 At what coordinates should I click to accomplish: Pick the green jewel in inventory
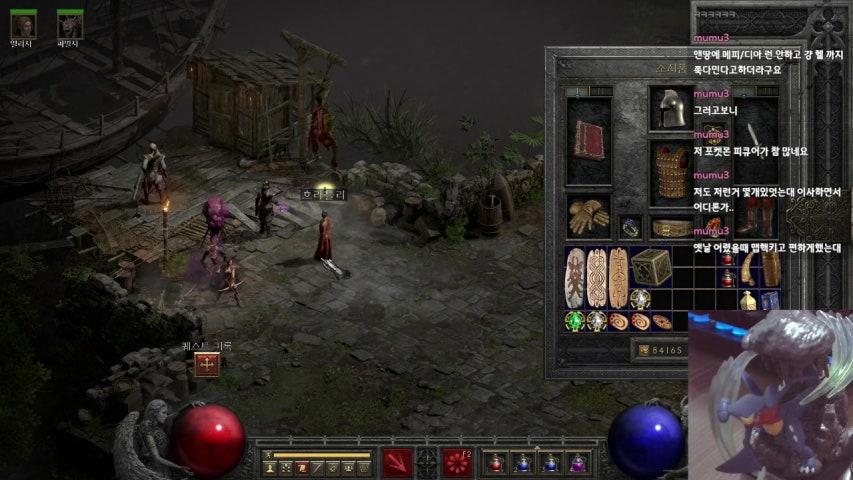tap(574, 321)
